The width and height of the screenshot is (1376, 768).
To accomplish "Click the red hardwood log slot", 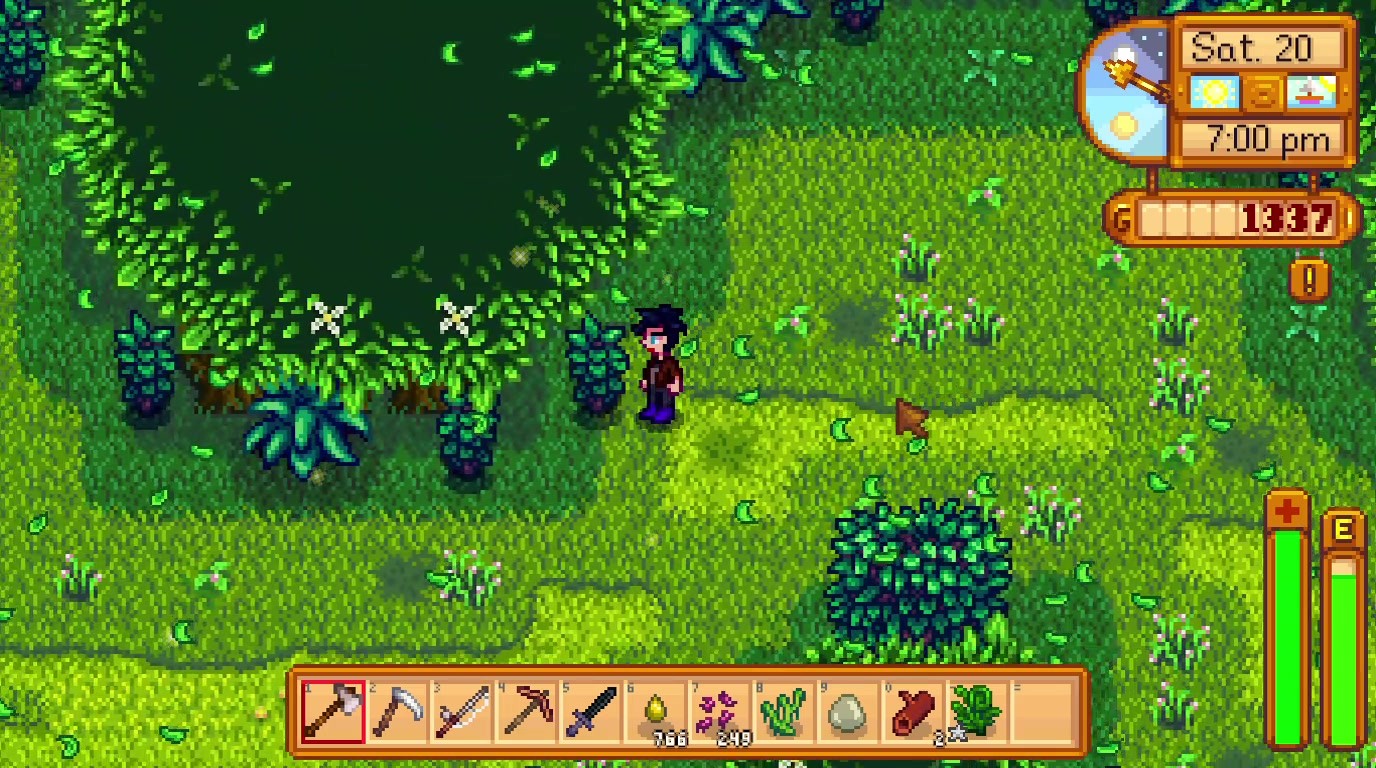I will click(911, 711).
